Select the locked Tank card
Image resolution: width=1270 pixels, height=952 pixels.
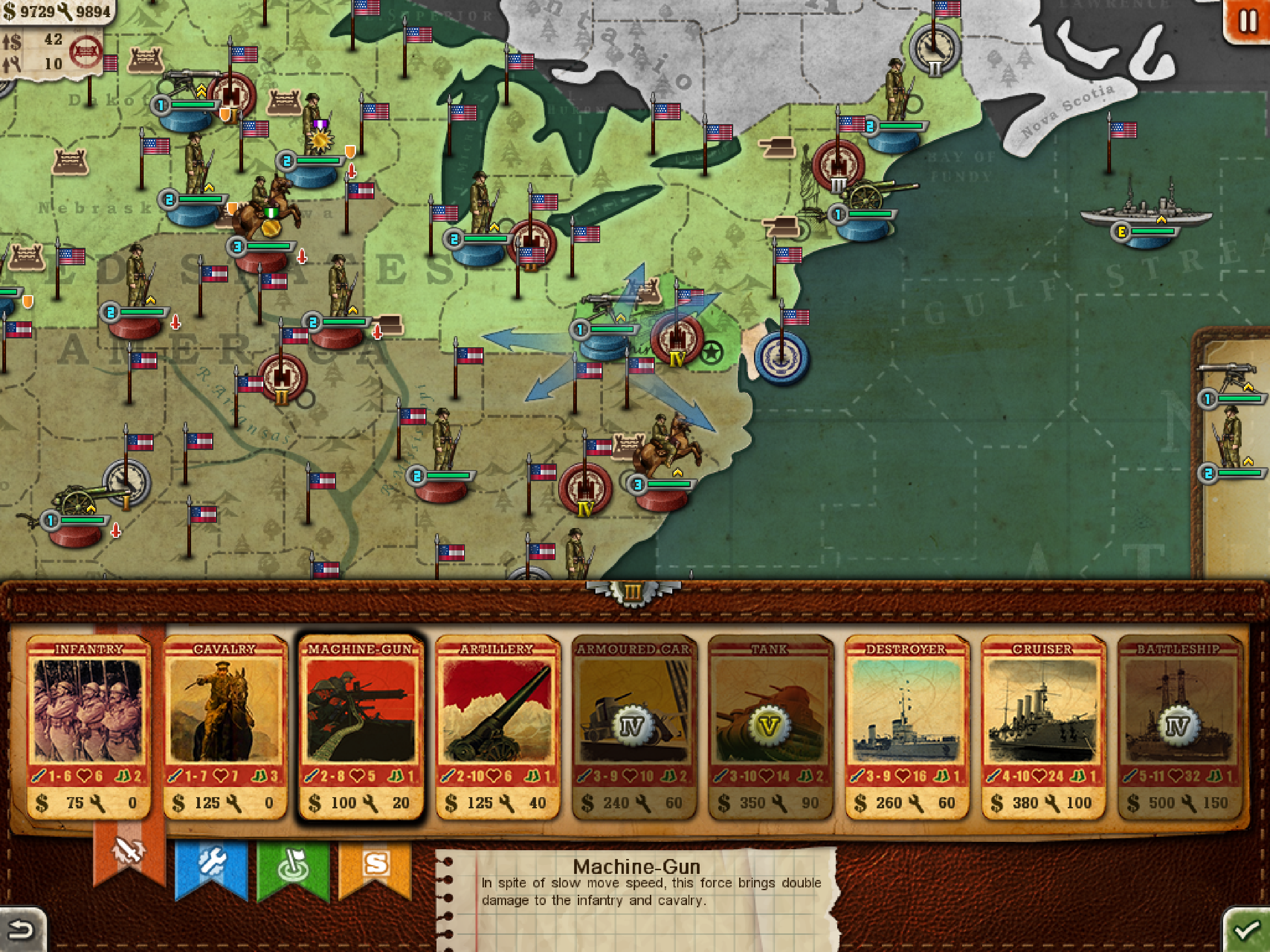click(x=770, y=727)
